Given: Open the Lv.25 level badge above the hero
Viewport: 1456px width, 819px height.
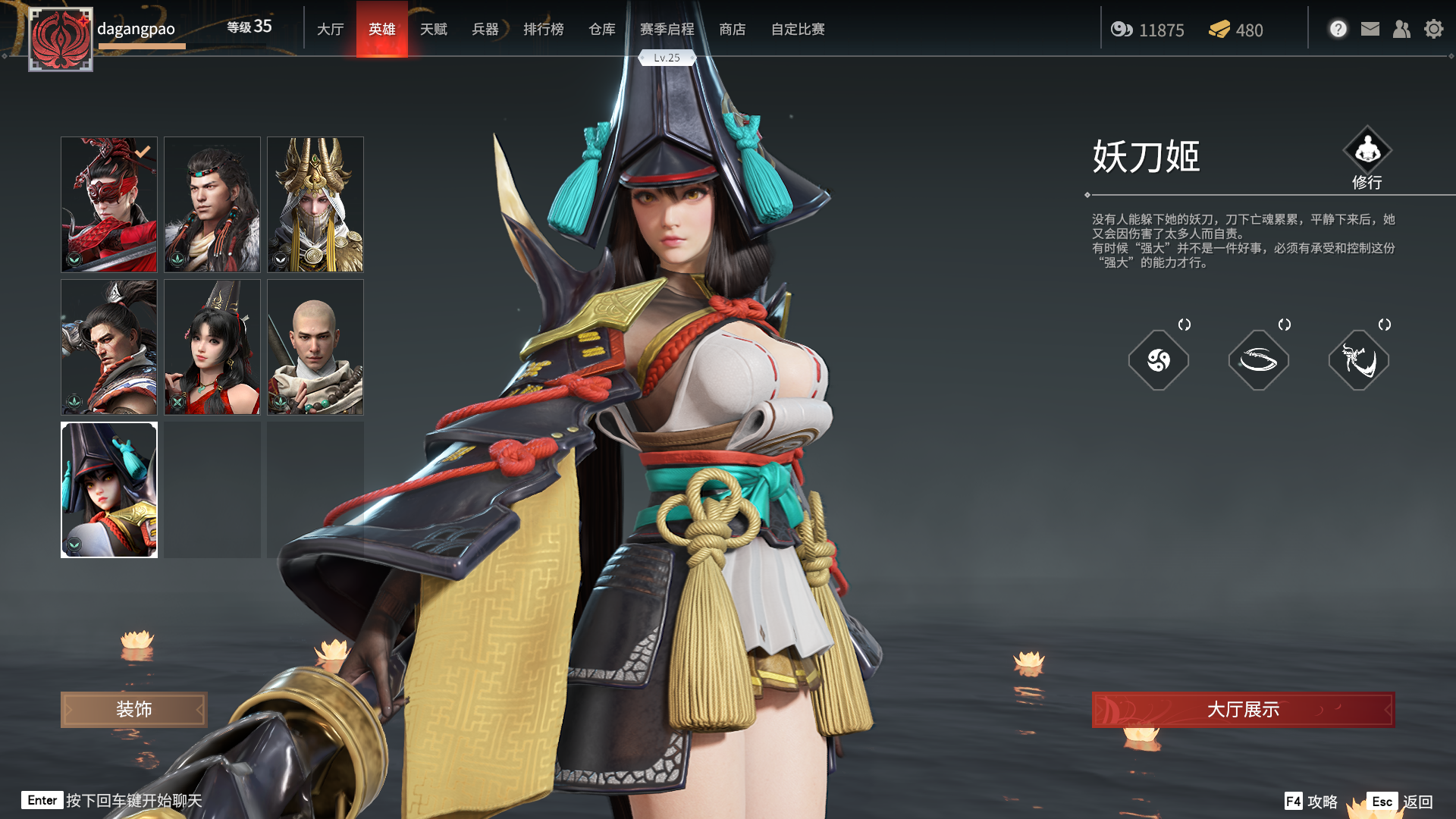Looking at the screenshot, I should tap(667, 58).
